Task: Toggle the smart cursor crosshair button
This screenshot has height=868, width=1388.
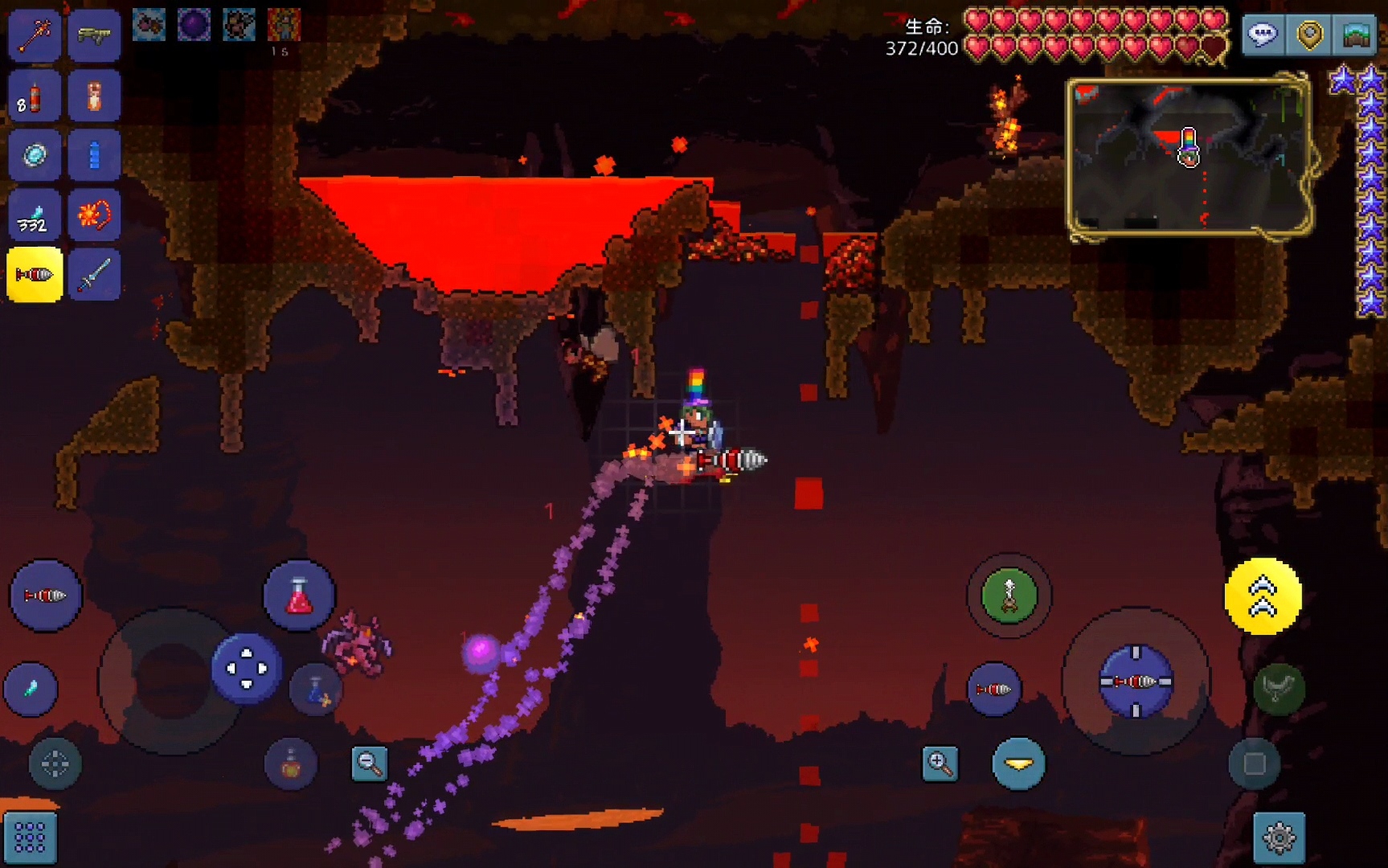Action: pyautogui.click(x=55, y=764)
